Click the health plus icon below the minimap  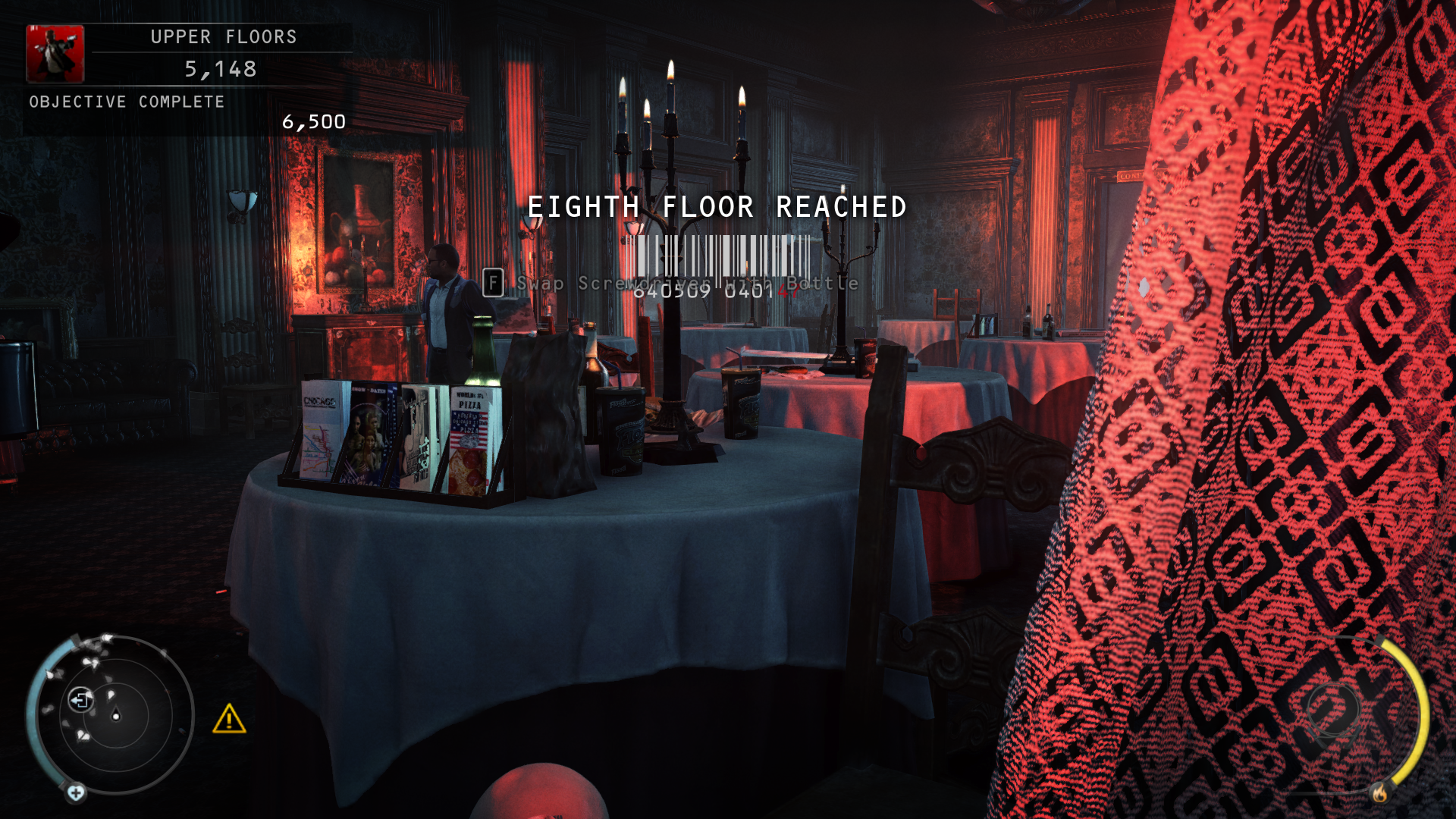(x=76, y=793)
